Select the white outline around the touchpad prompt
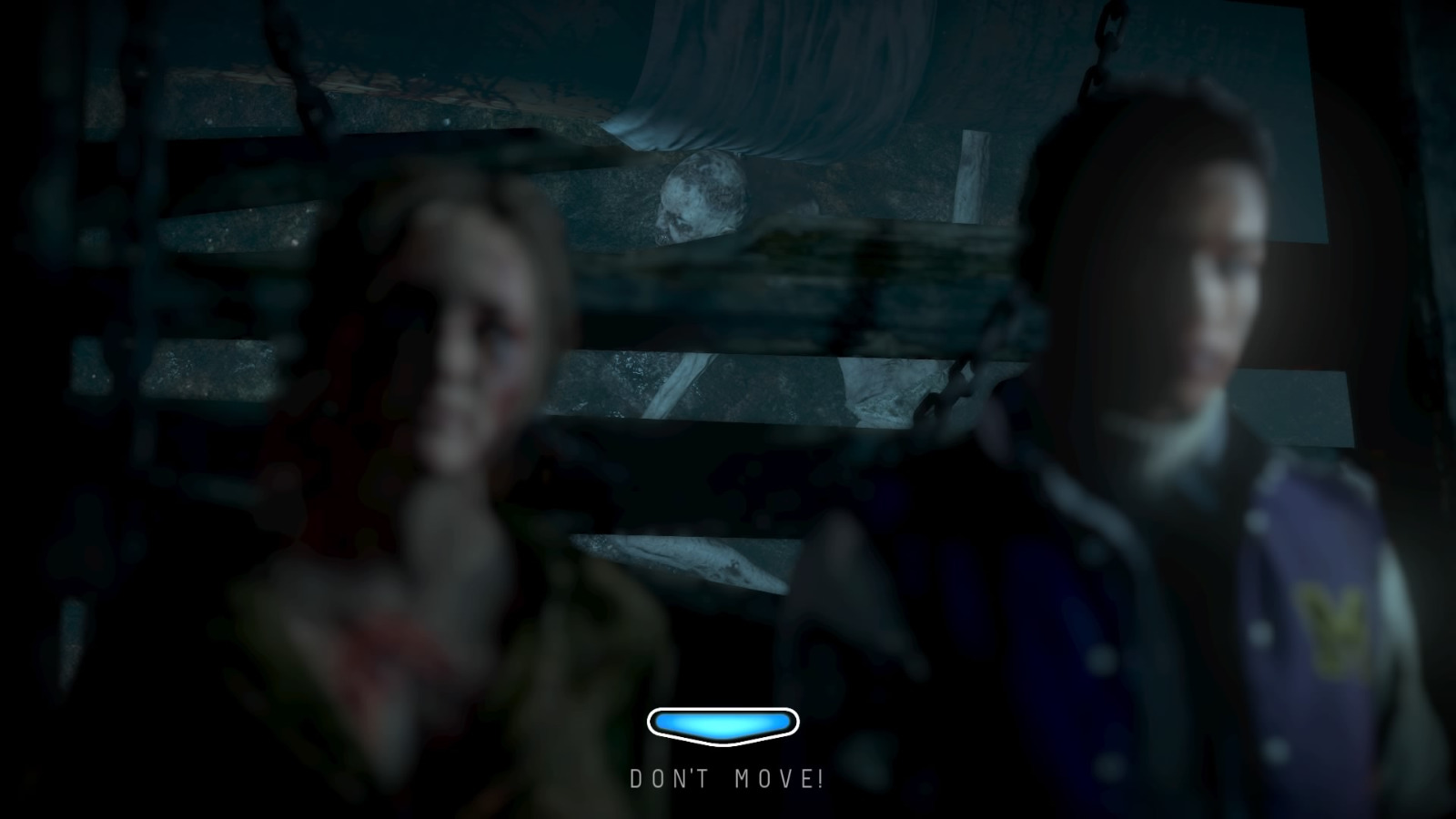Image resolution: width=1456 pixels, height=819 pixels. click(x=722, y=708)
